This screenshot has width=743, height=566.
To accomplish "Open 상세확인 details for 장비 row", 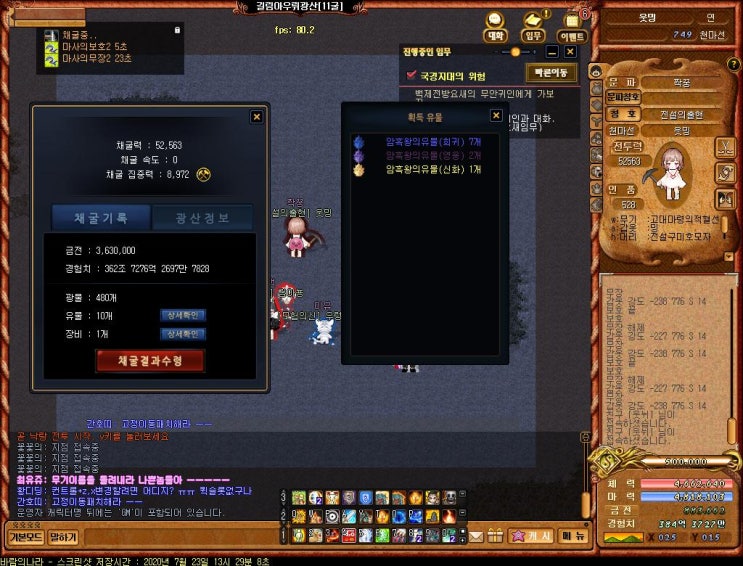I will pyautogui.click(x=182, y=333).
